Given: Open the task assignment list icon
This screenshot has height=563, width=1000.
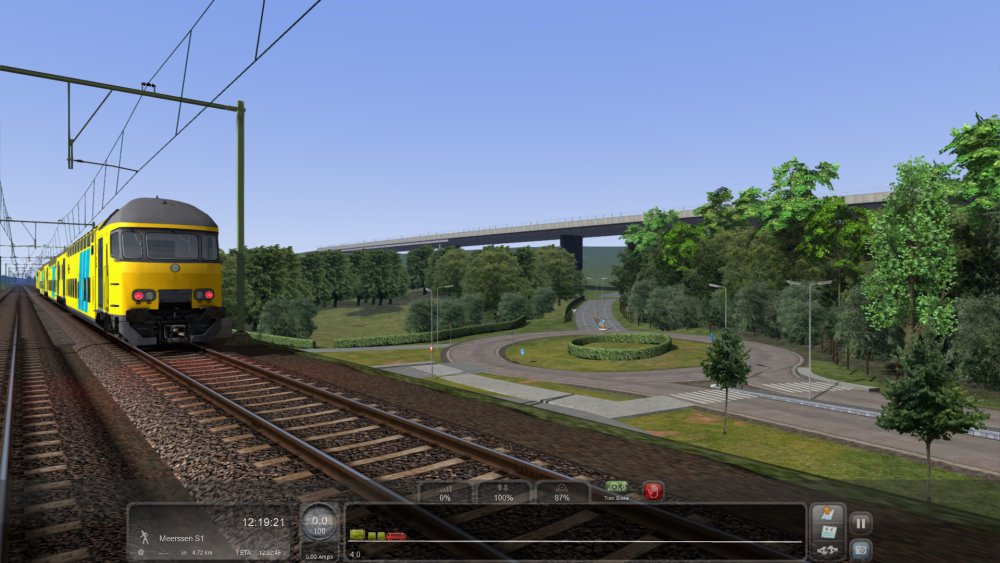Looking at the screenshot, I should [827, 513].
